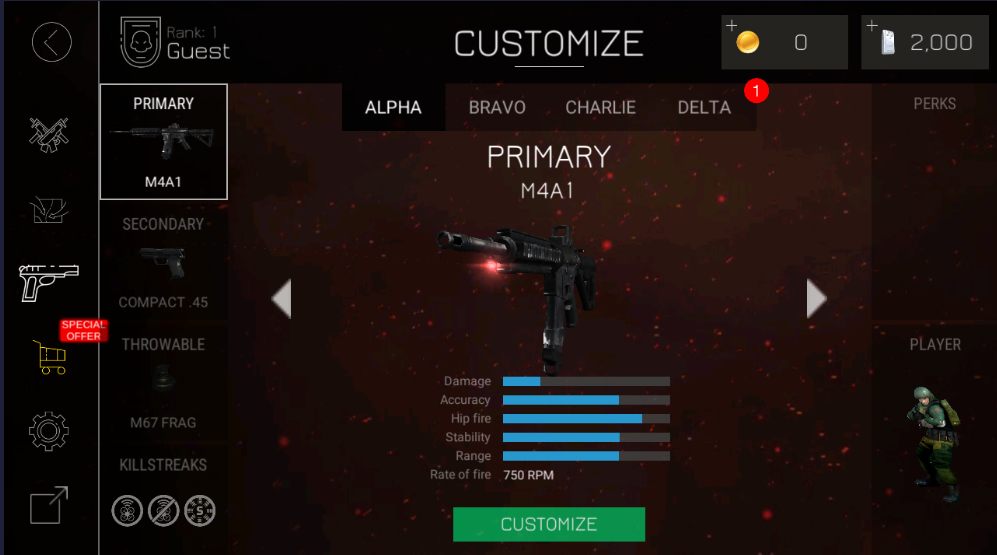Select the pistol loadout sidebar icon
This screenshot has height=555, width=997.
click(49, 281)
